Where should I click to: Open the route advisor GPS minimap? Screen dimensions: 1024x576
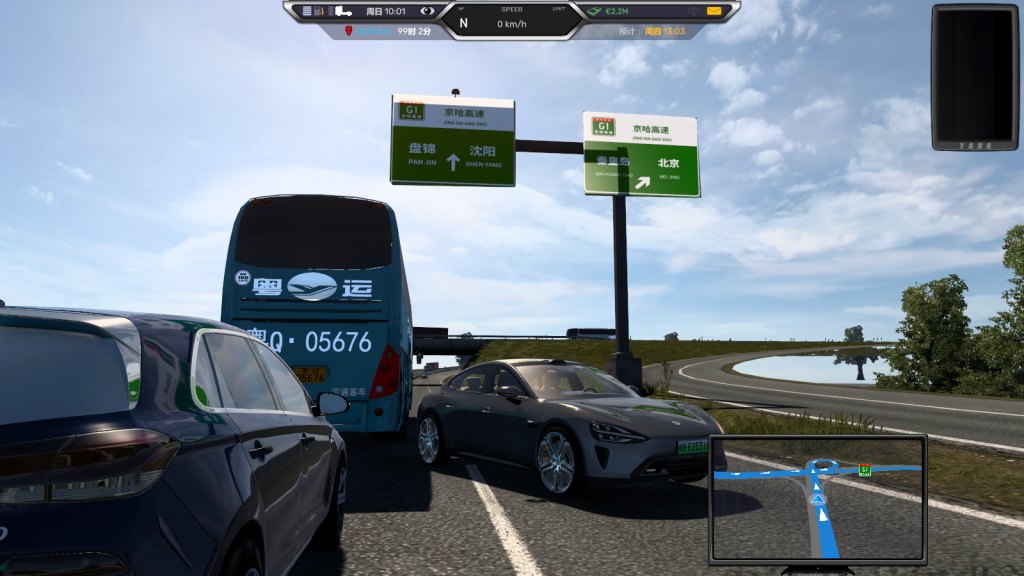[x=817, y=498]
